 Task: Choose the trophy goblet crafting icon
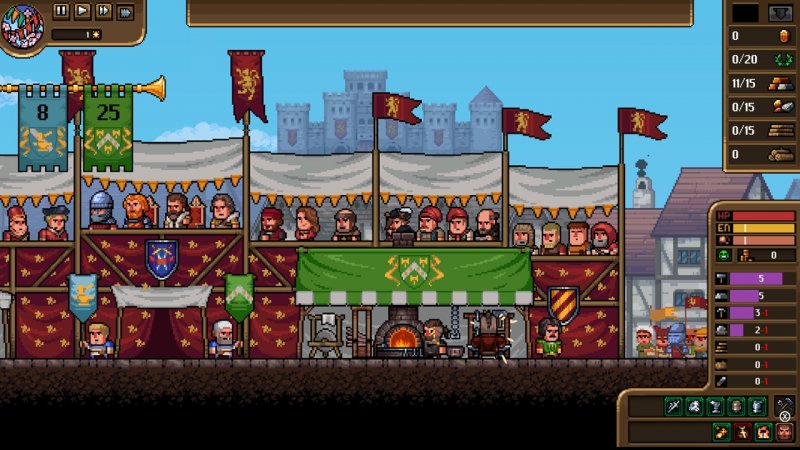click(x=714, y=406)
